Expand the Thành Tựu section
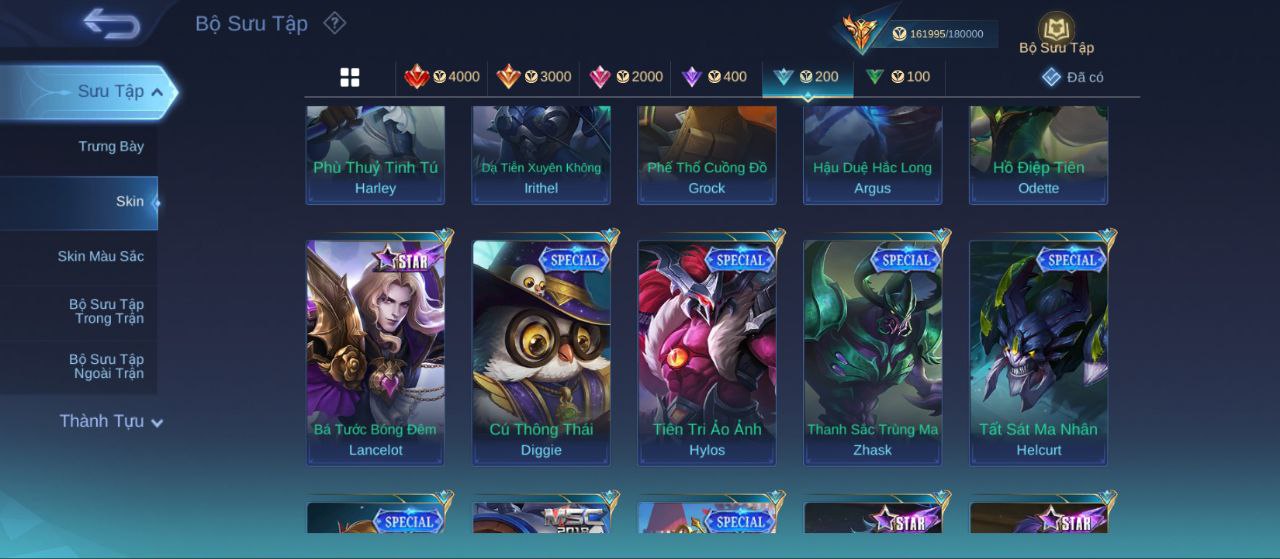Image resolution: width=1280 pixels, height=559 pixels. point(111,421)
